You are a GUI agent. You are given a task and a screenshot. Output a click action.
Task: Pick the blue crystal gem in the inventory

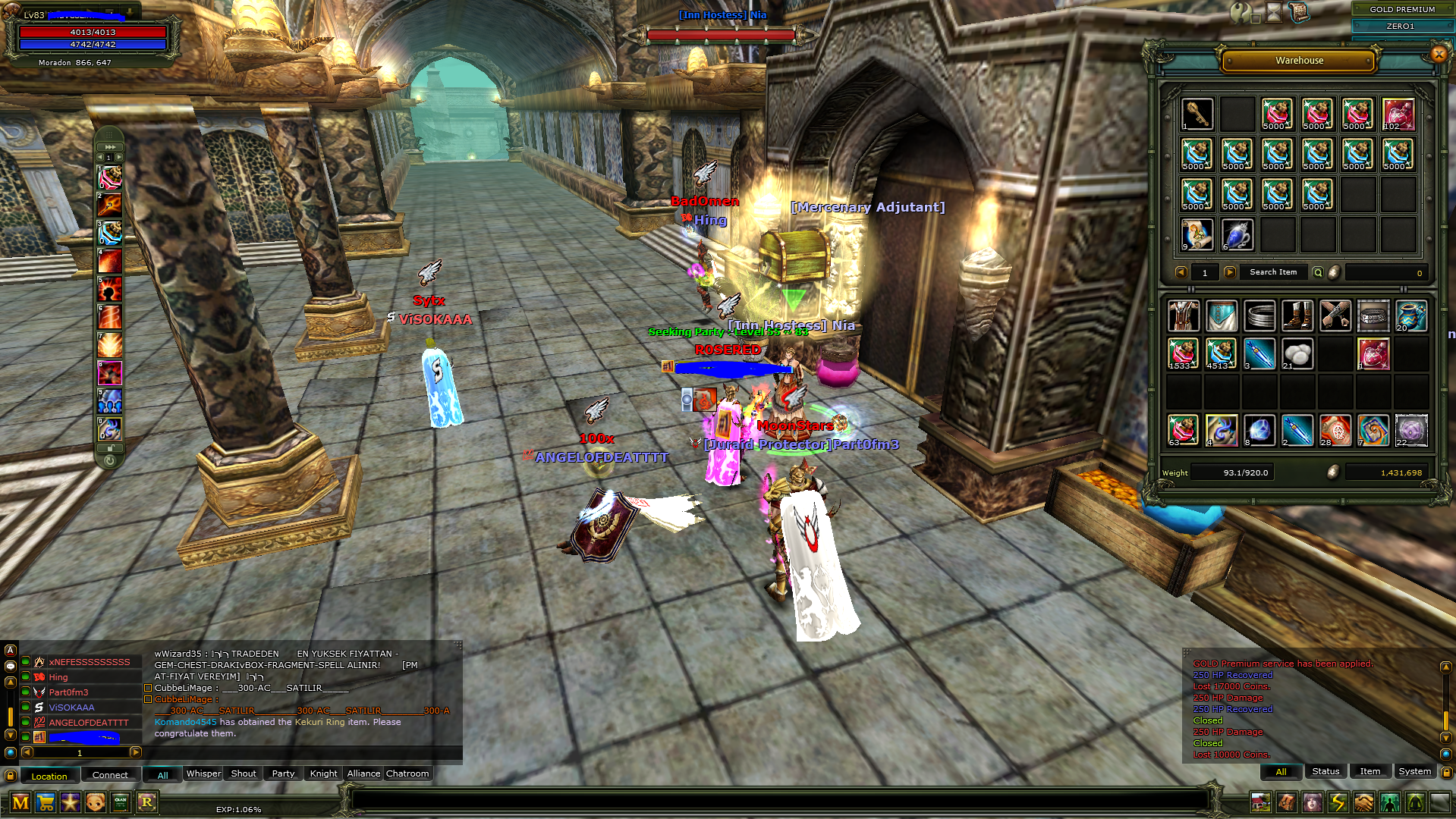pos(1259,430)
